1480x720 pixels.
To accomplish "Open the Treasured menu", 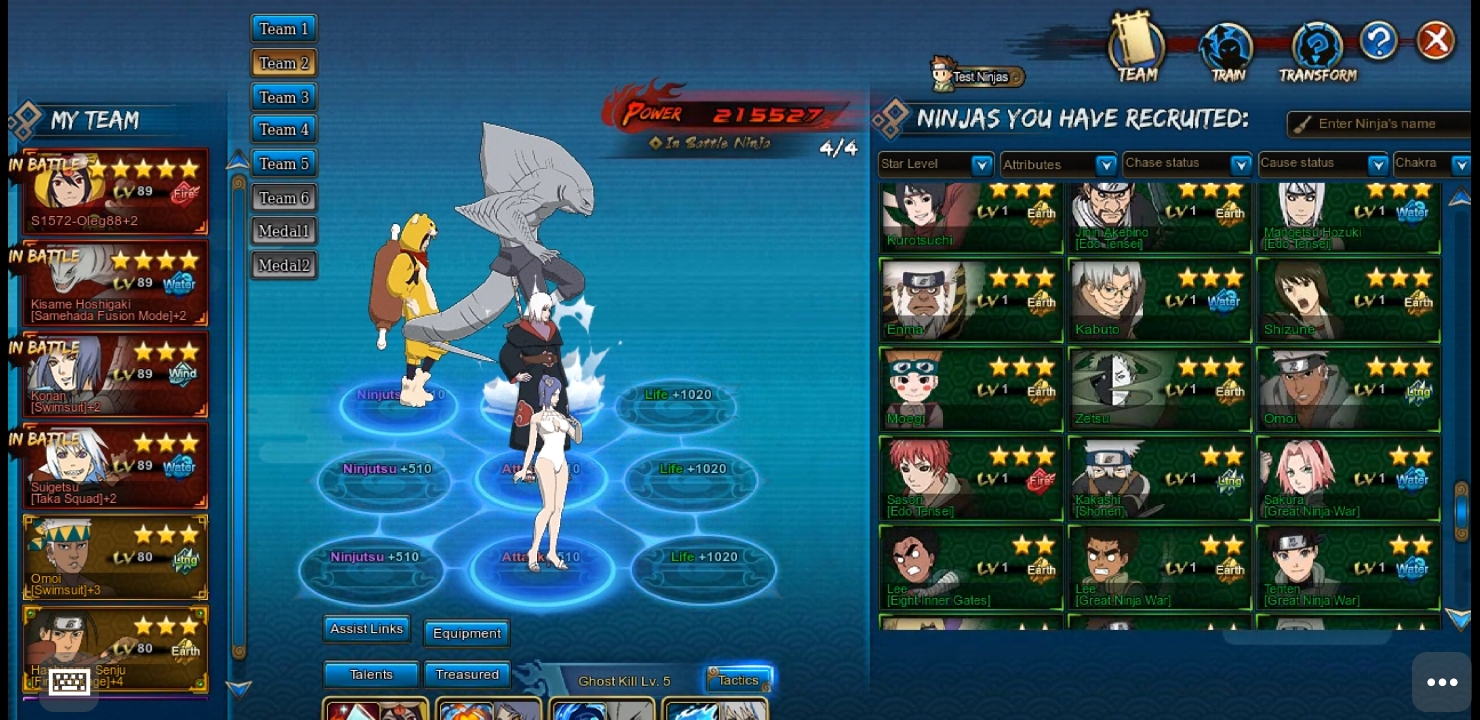I will click(x=467, y=675).
